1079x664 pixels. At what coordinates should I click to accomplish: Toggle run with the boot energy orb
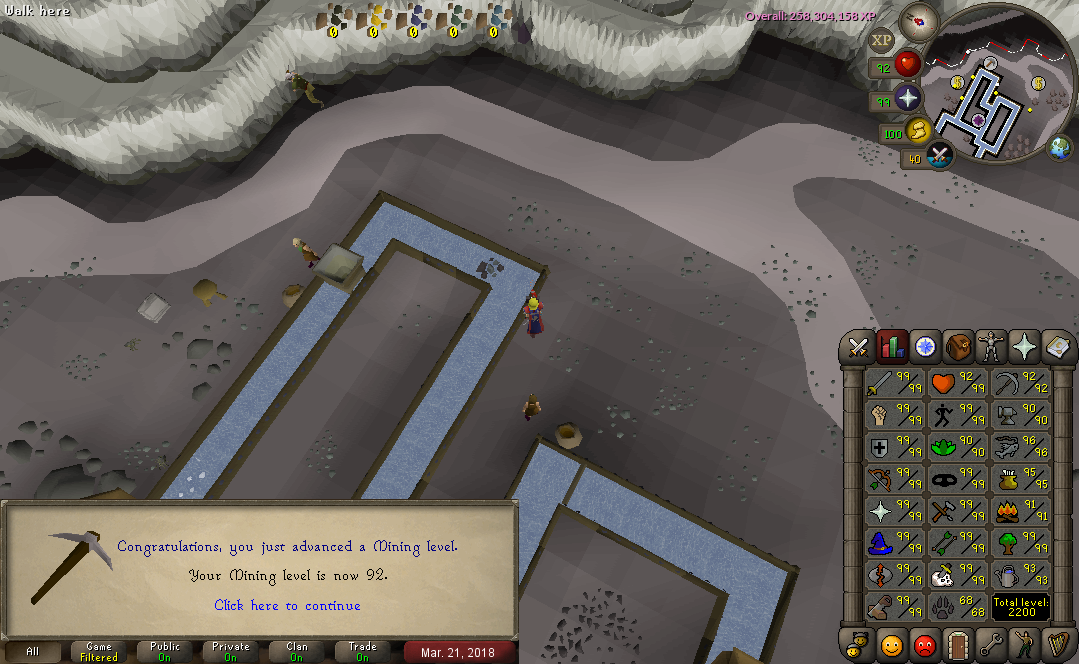918,130
